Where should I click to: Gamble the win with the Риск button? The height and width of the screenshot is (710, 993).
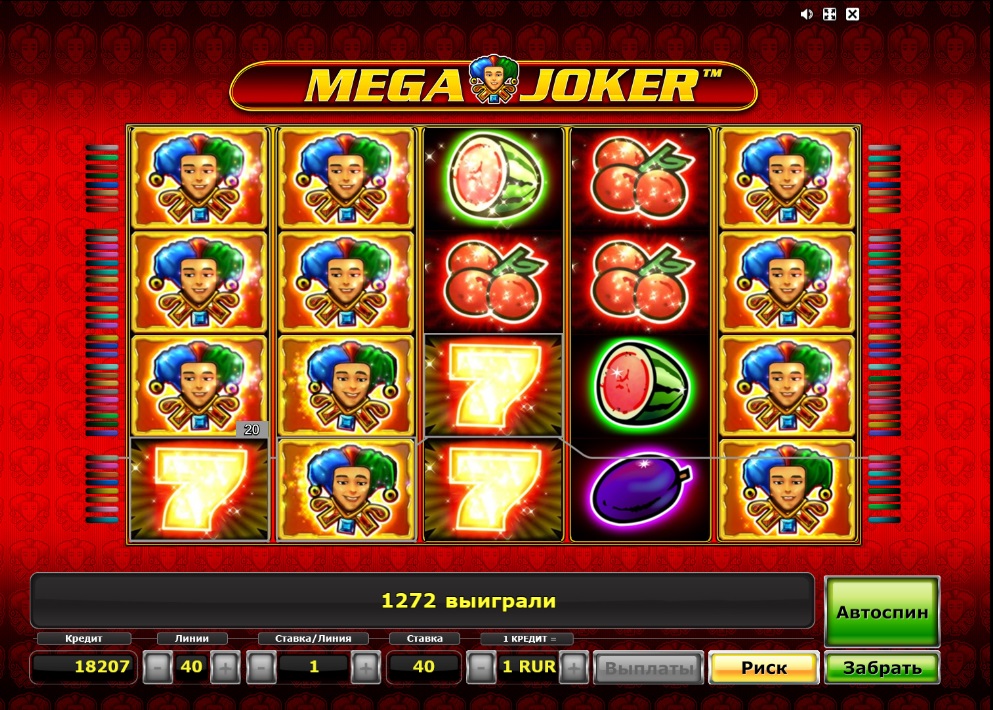pyautogui.click(x=764, y=667)
